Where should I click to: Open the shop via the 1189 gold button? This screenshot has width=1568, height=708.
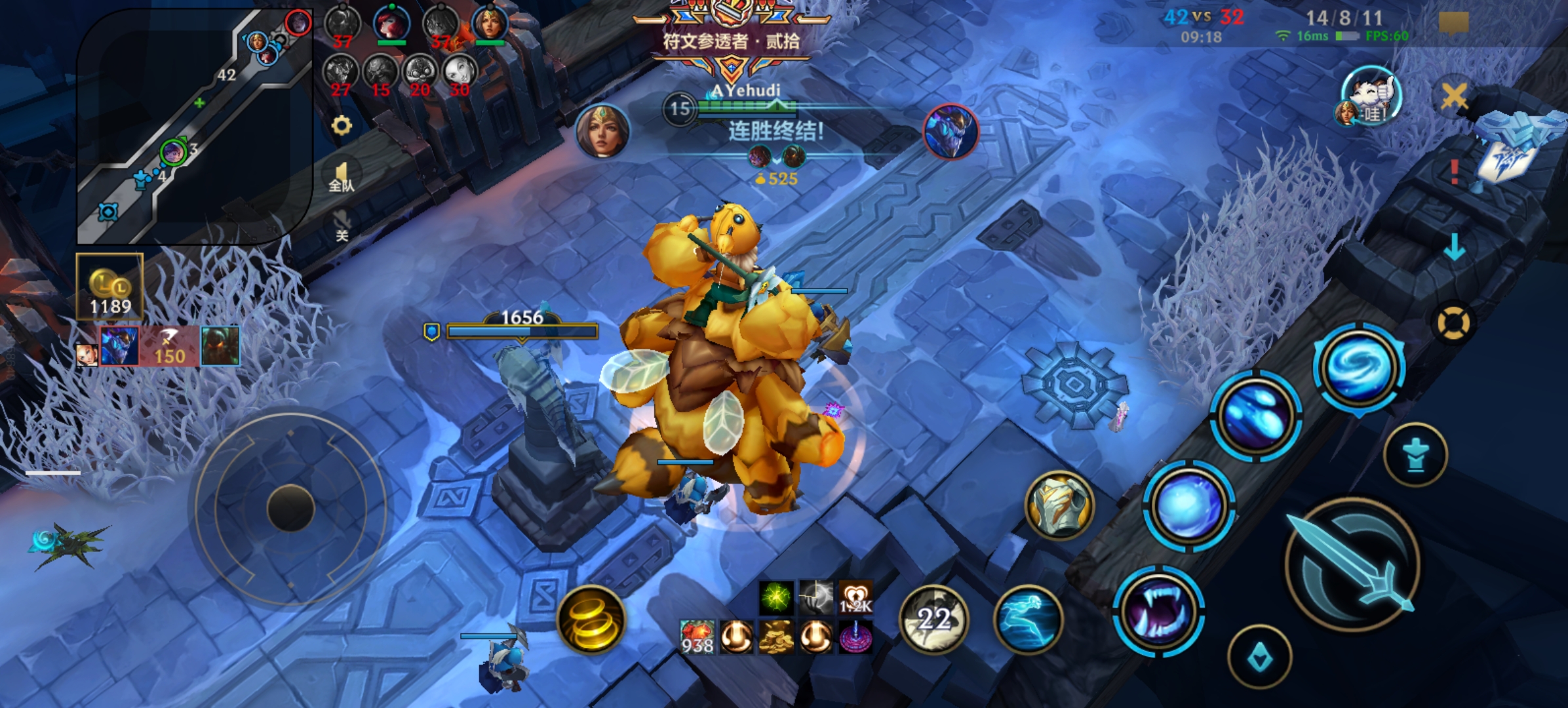click(x=110, y=287)
